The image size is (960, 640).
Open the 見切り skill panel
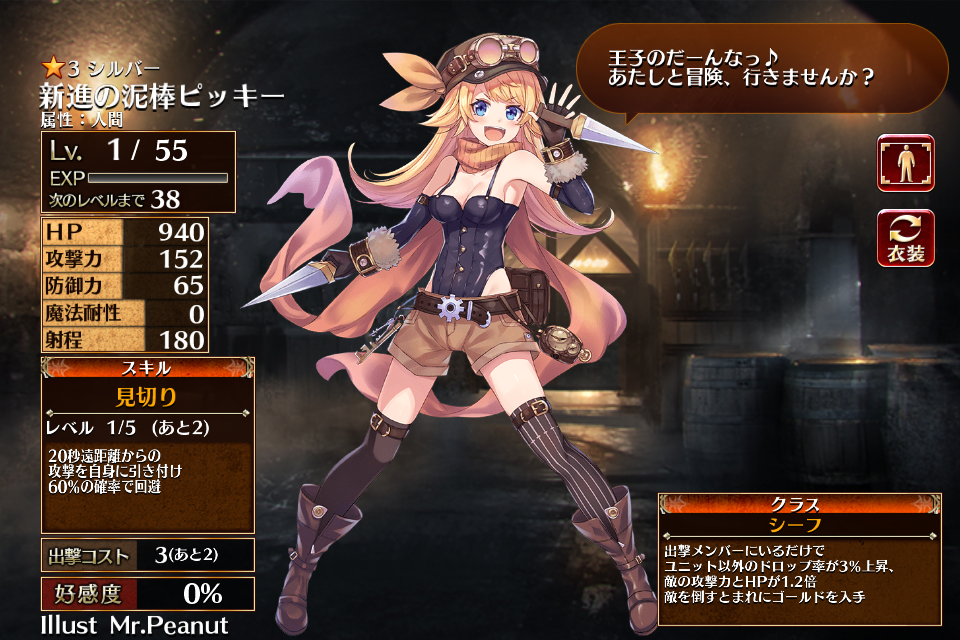pyautogui.click(x=147, y=397)
